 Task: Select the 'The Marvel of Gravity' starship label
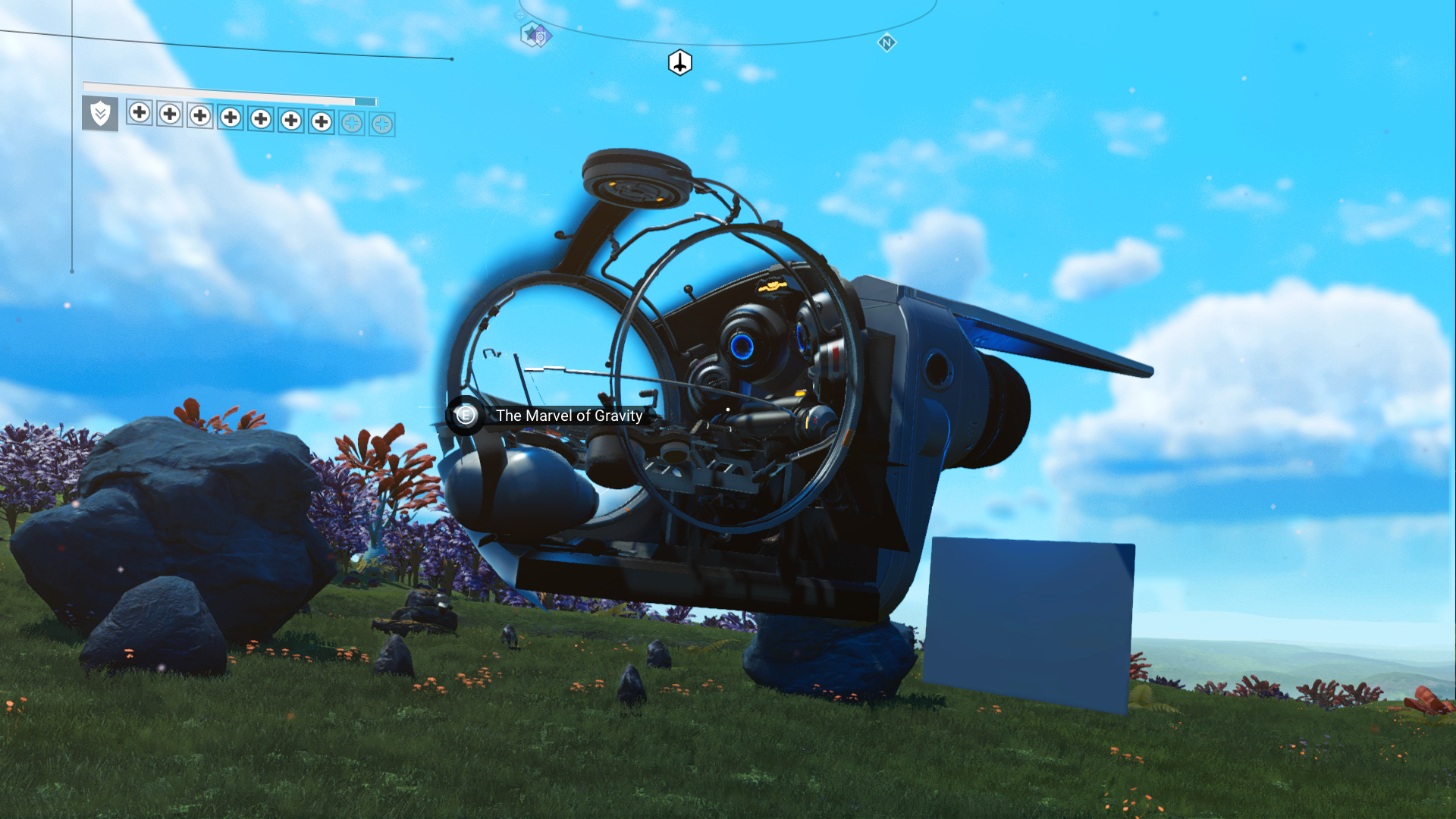pos(569,416)
